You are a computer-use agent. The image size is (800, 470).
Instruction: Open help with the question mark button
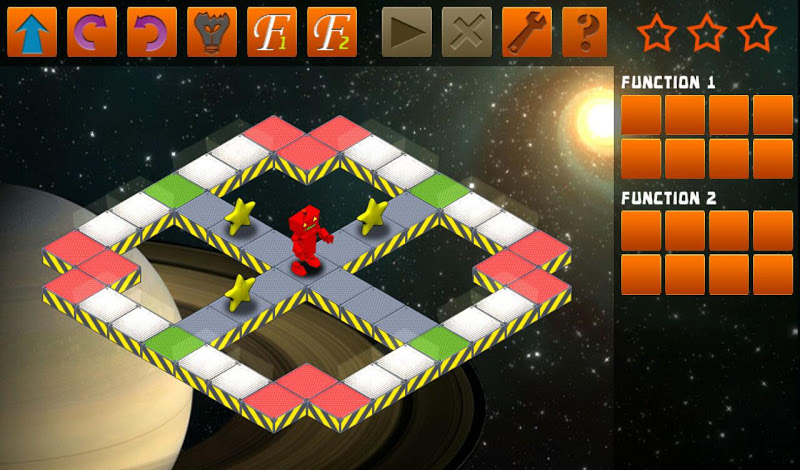[587, 32]
